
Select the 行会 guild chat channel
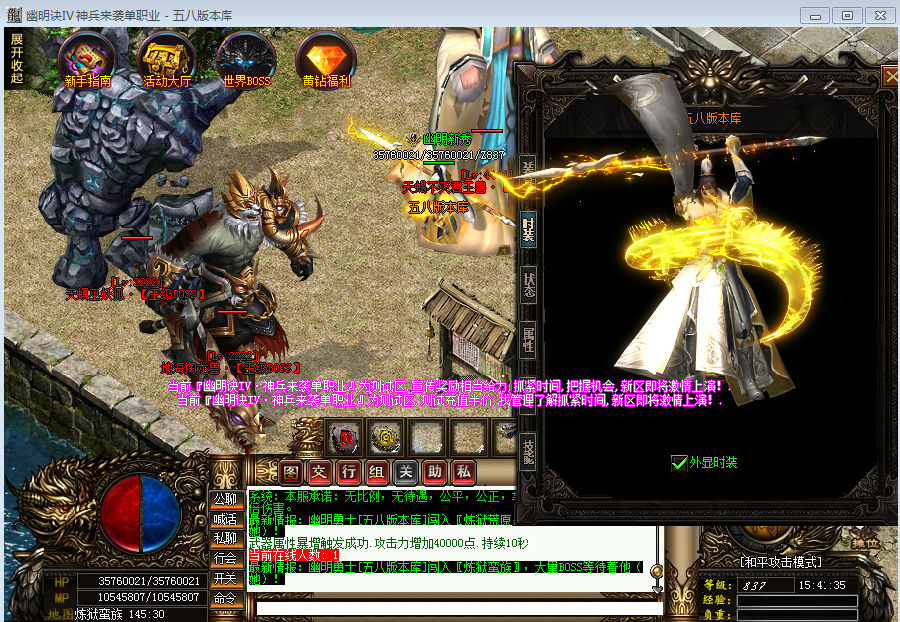[x=225, y=558]
